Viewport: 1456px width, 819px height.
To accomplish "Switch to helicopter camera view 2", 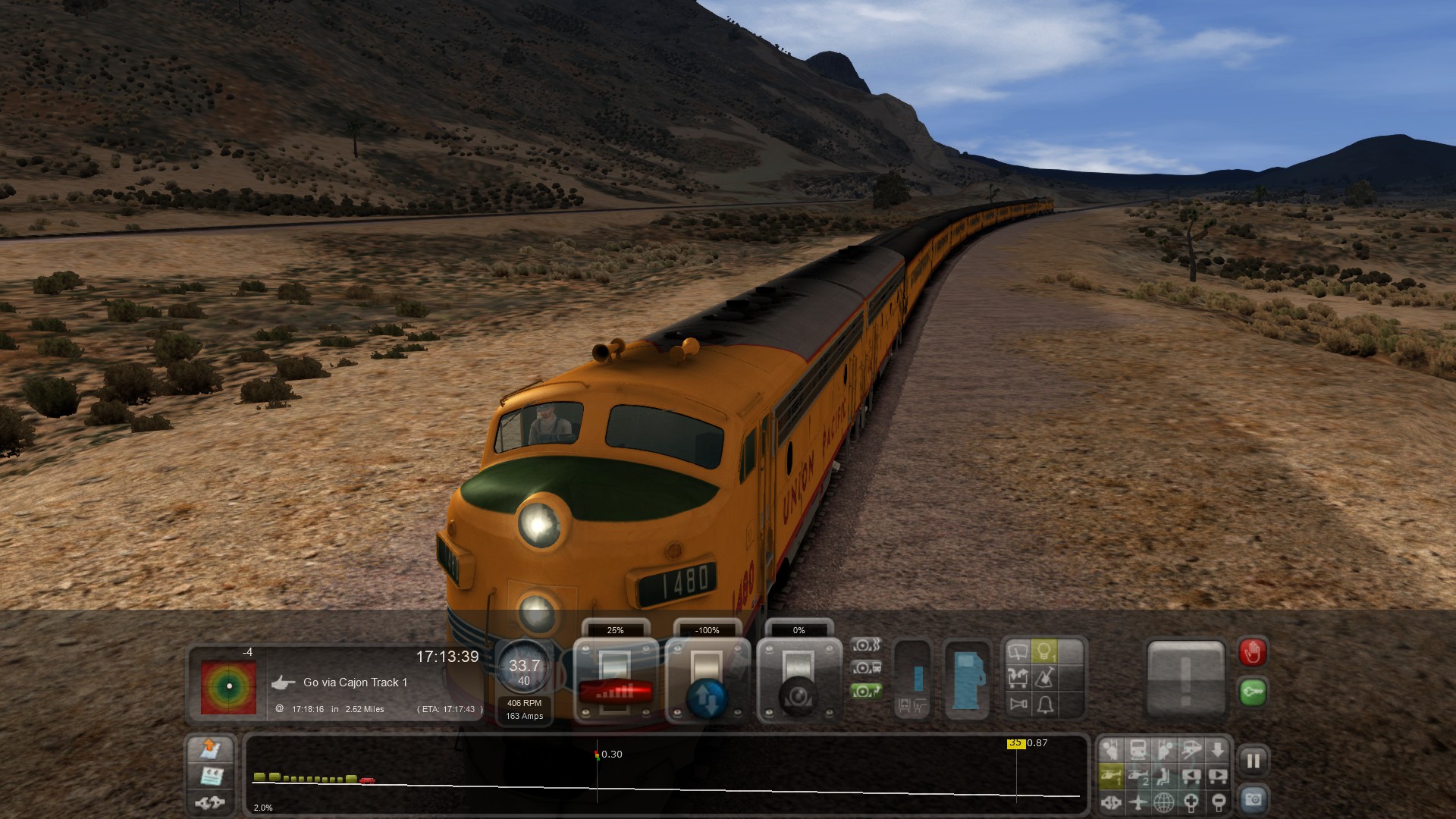I will tap(1138, 776).
